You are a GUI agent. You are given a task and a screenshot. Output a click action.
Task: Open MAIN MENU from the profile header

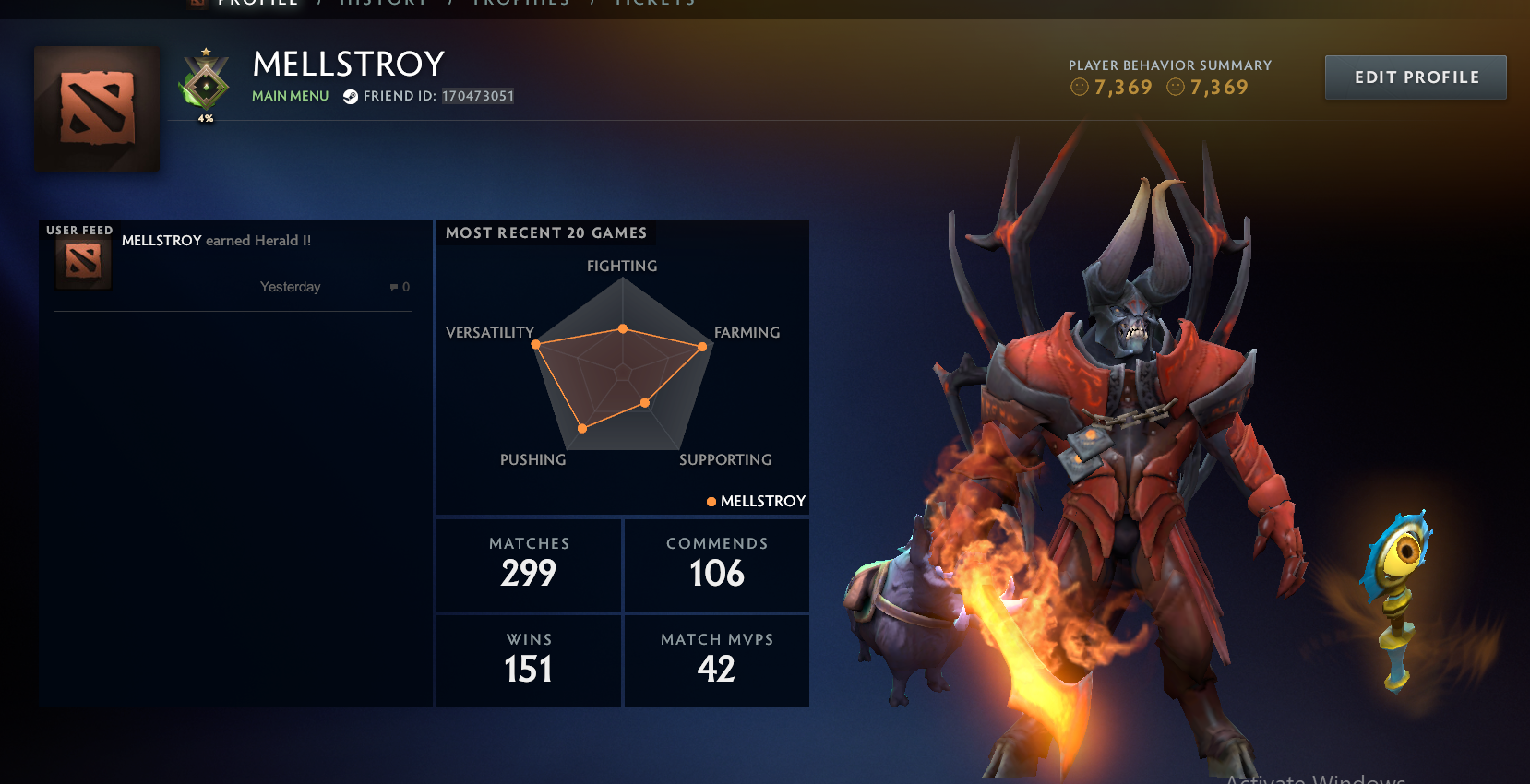click(x=290, y=95)
